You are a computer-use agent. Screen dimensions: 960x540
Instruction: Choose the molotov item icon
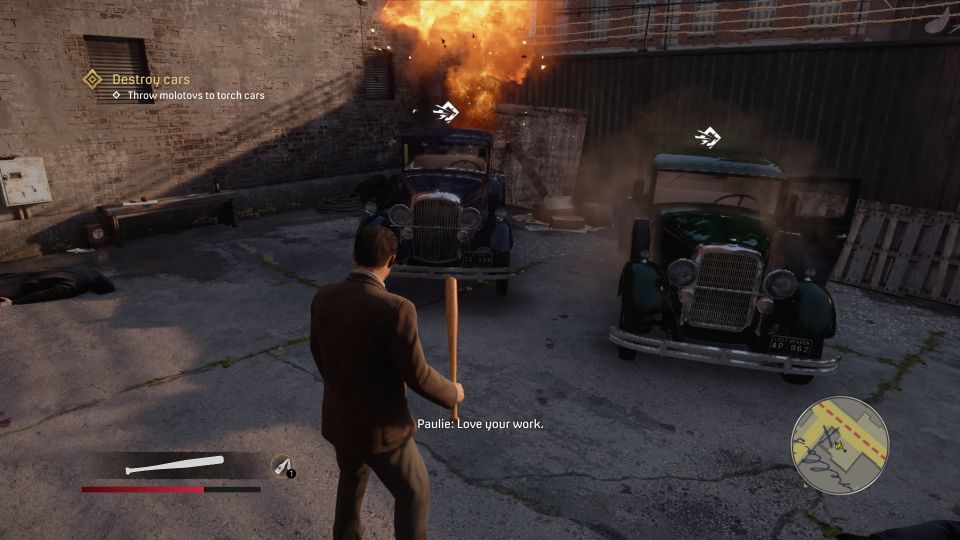coord(283,466)
